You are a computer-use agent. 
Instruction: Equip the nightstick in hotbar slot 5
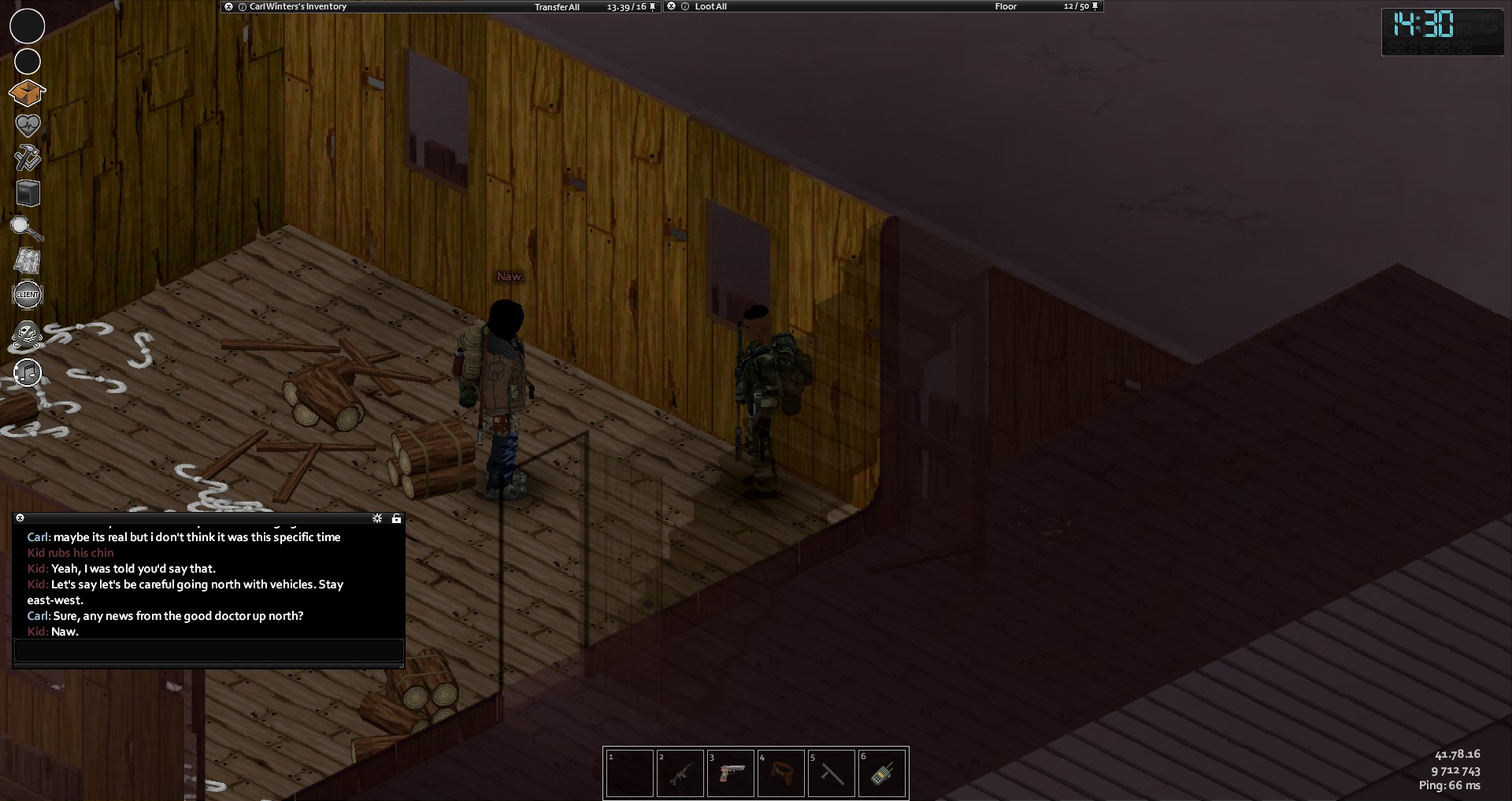832,773
